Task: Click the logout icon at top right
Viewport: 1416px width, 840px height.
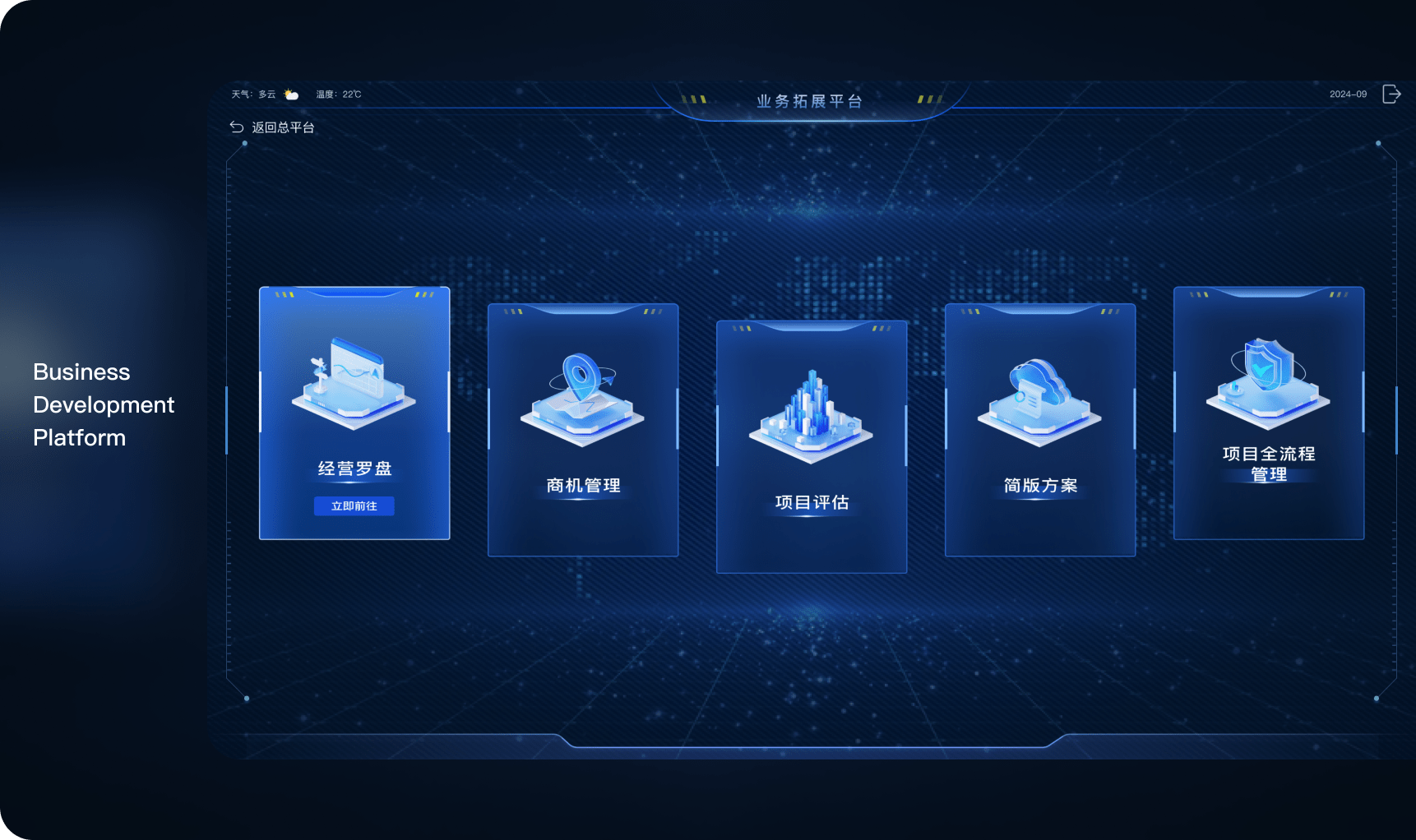Action: click(1391, 94)
